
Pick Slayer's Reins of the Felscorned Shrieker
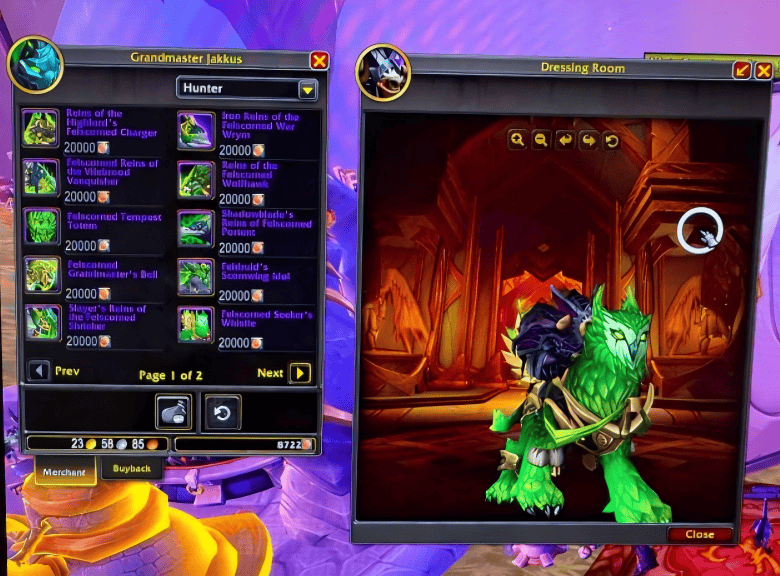[x=41, y=322]
